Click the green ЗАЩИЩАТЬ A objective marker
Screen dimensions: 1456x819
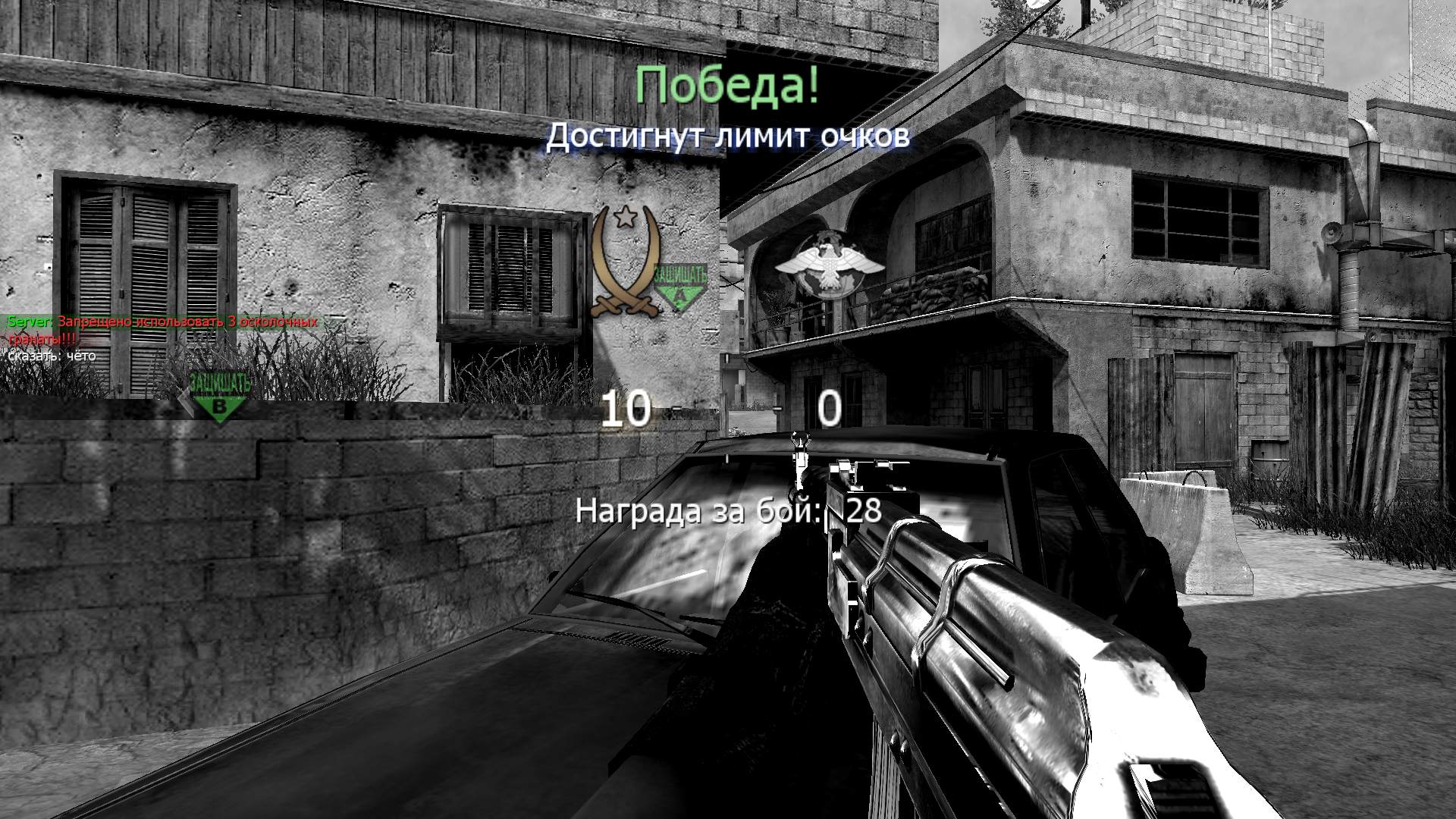coord(679,282)
